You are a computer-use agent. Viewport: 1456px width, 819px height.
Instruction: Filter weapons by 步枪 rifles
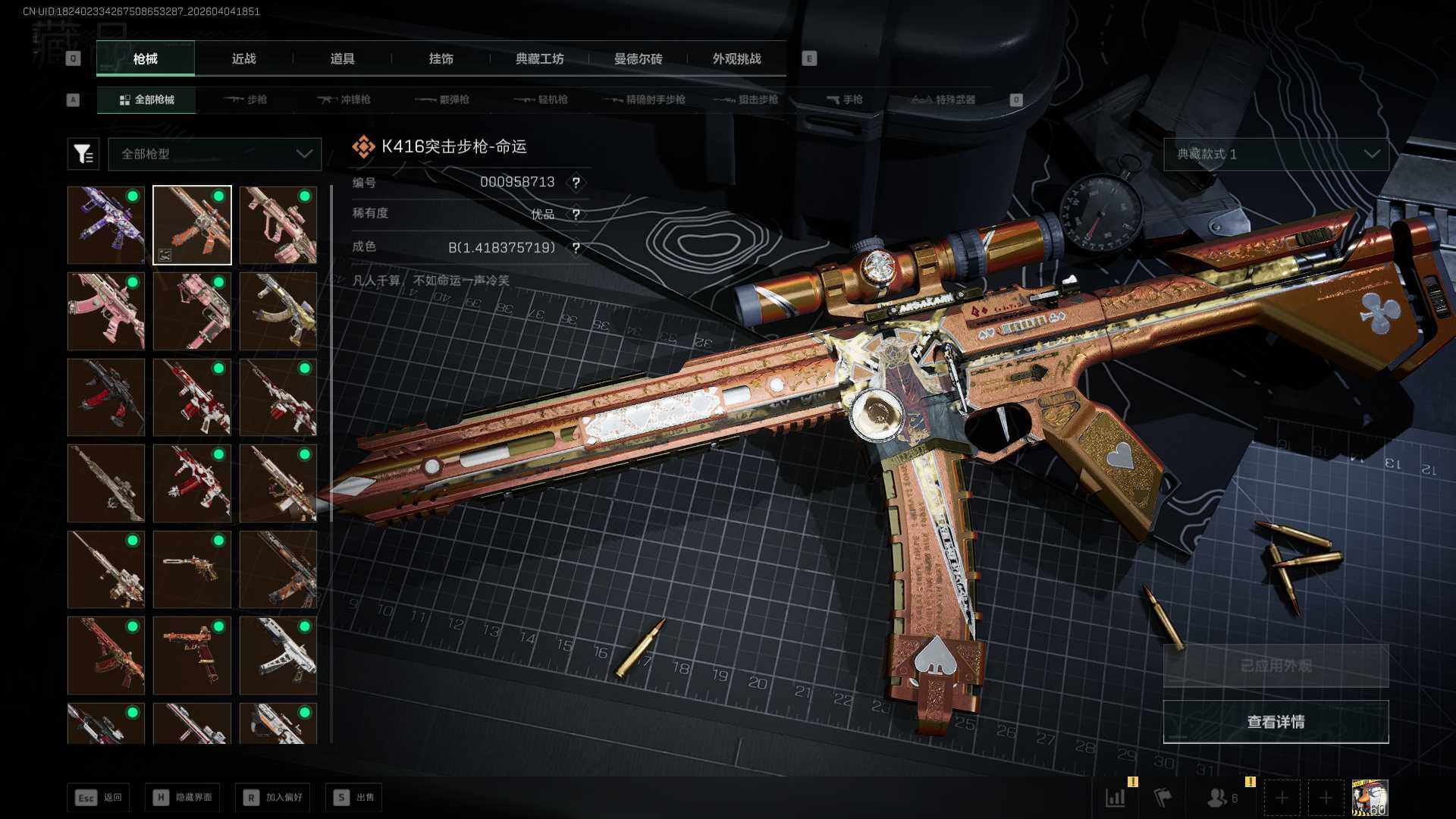coord(246,99)
